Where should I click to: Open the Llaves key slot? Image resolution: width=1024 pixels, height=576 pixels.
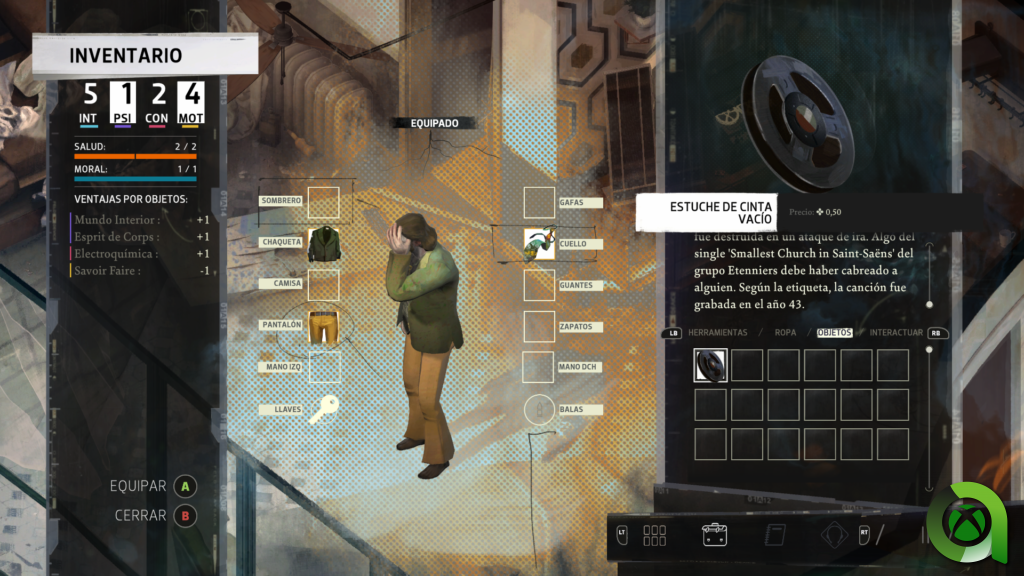point(323,408)
